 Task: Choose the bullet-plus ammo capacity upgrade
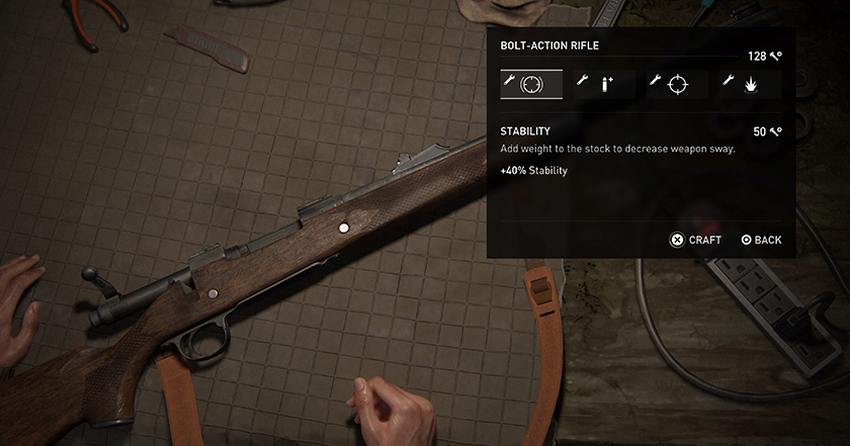[604, 84]
